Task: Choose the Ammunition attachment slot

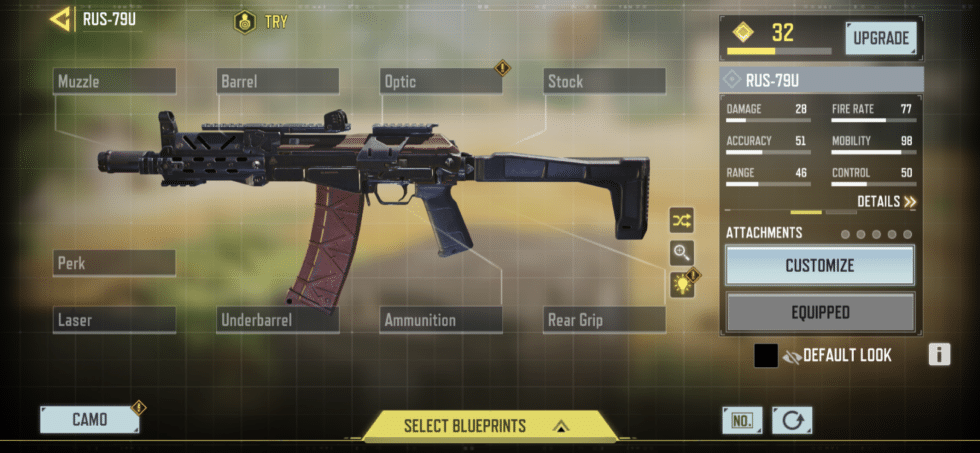Action: (x=441, y=320)
